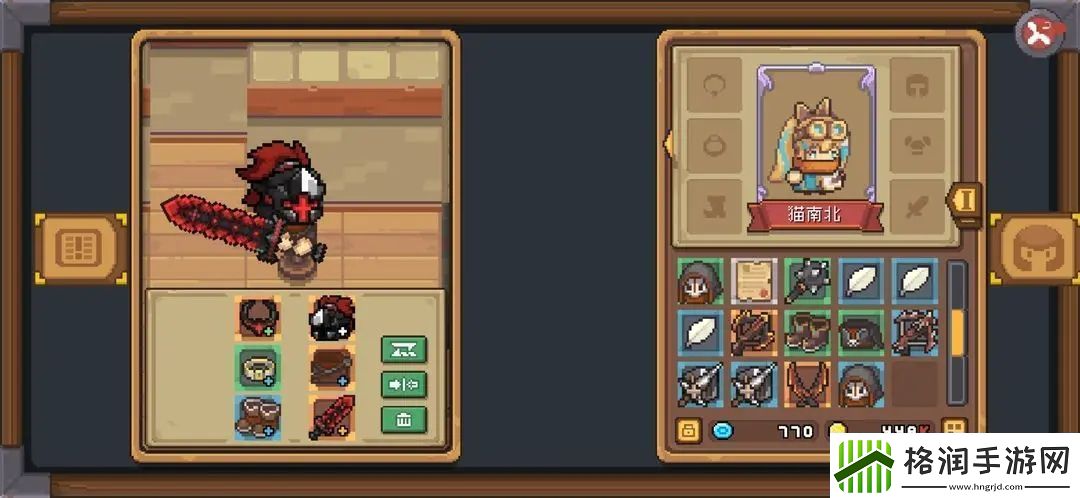1080x498 pixels.
Task: Select the spiked mace in inventory
Action: click(807, 281)
